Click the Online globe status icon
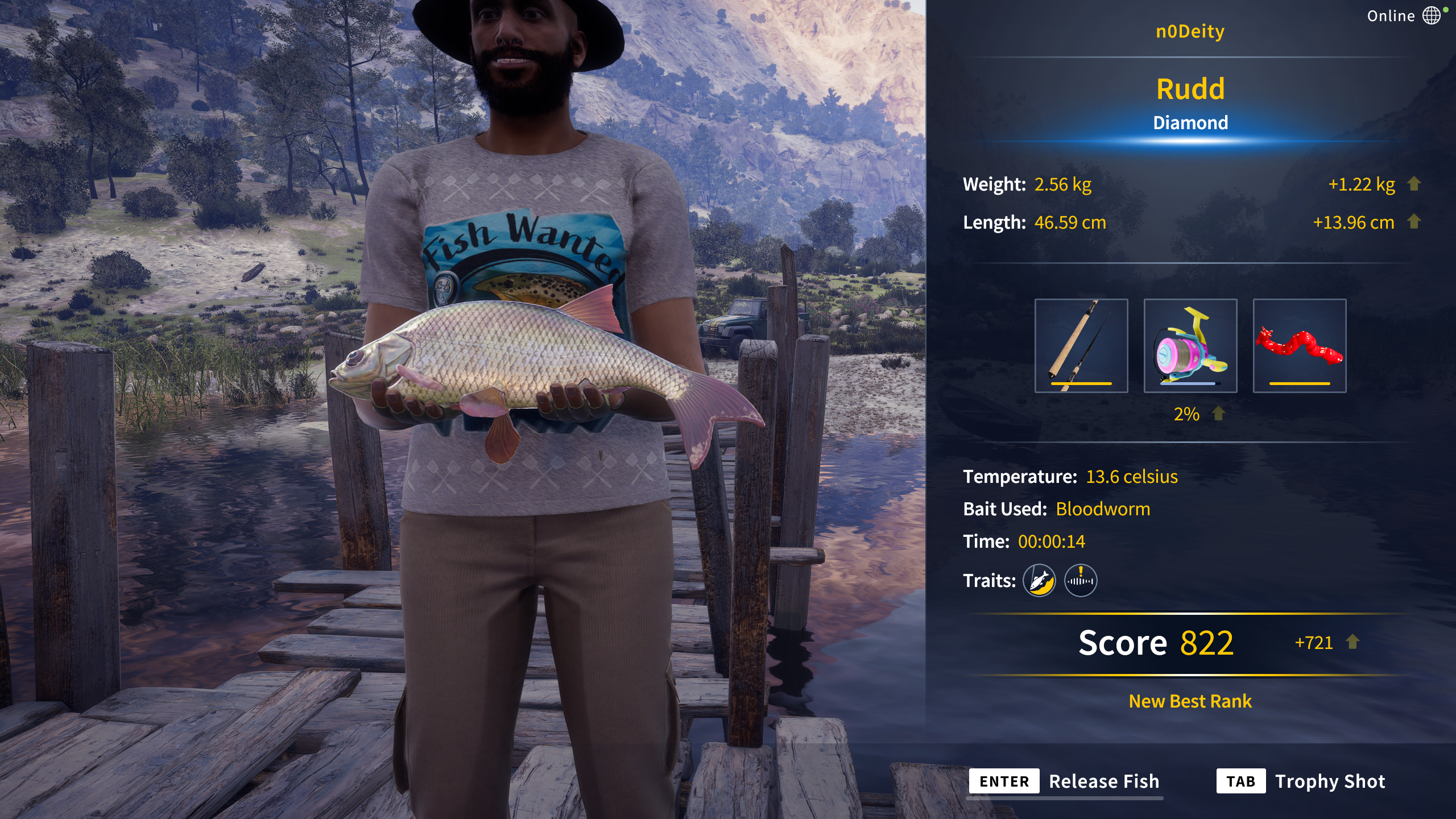This screenshot has width=1456, height=819. point(1432,15)
